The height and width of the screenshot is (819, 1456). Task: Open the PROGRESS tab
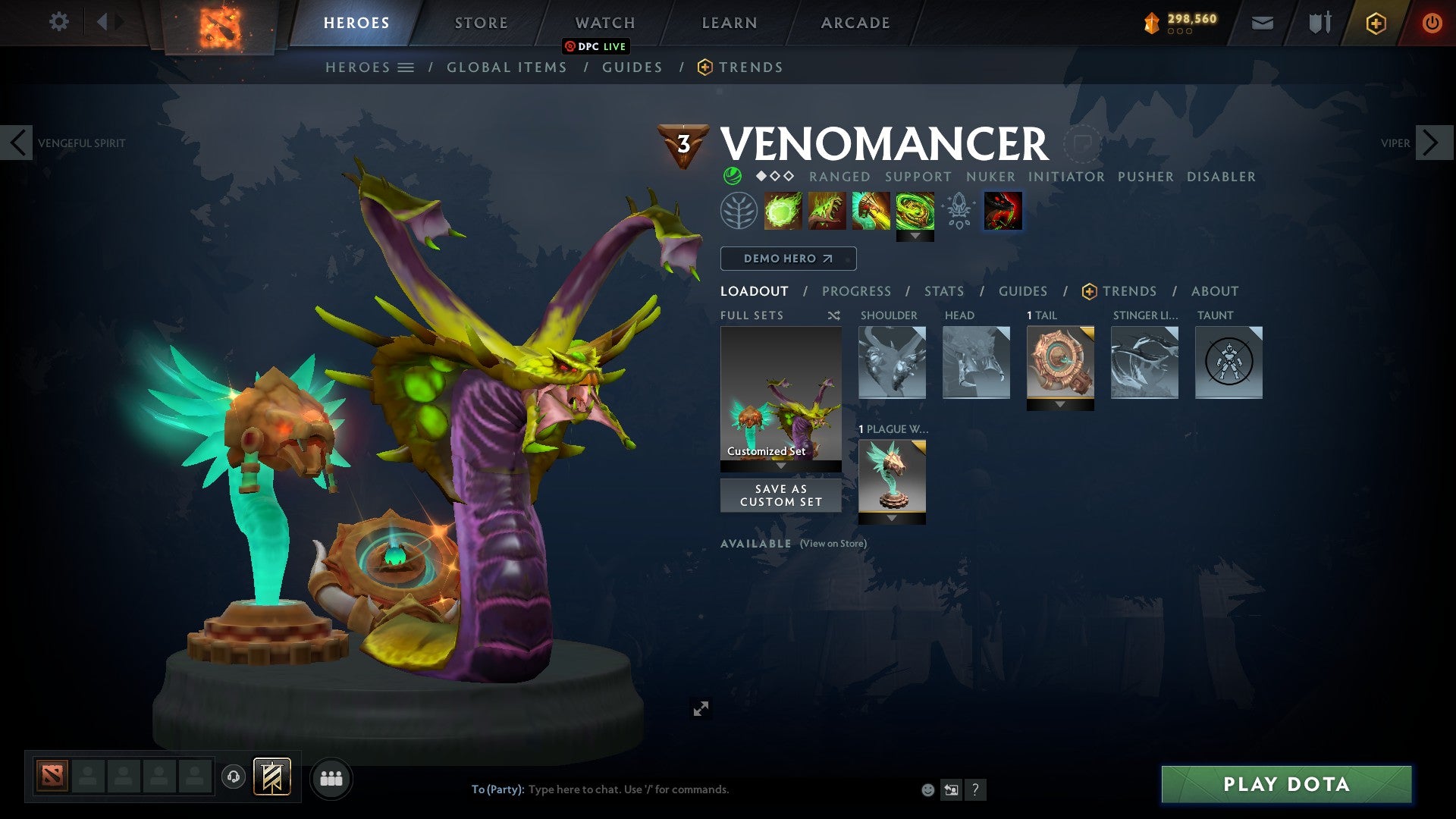point(857,290)
